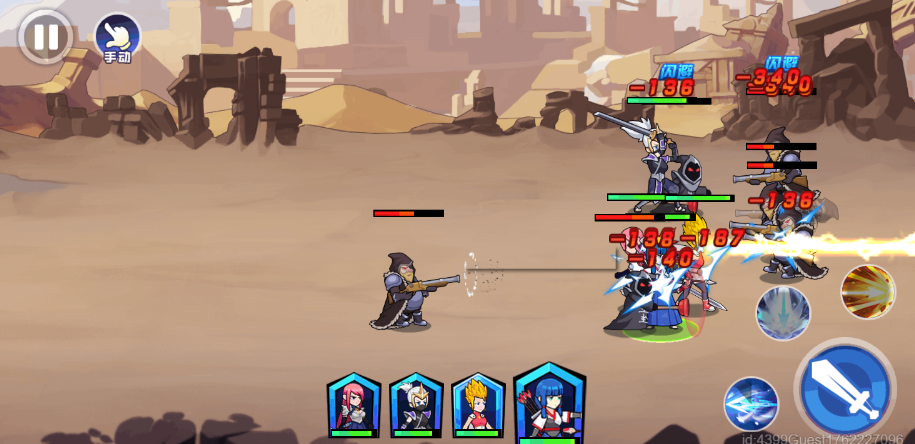Trigger the blue arrow volley skill

click(751, 405)
